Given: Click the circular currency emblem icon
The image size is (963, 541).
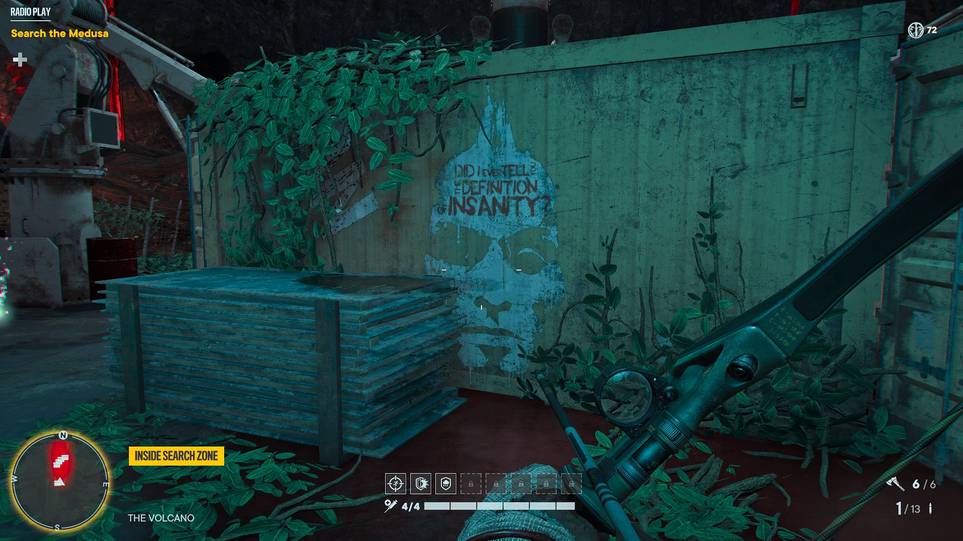Looking at the screenshot, I should click(x=914, y=30).
